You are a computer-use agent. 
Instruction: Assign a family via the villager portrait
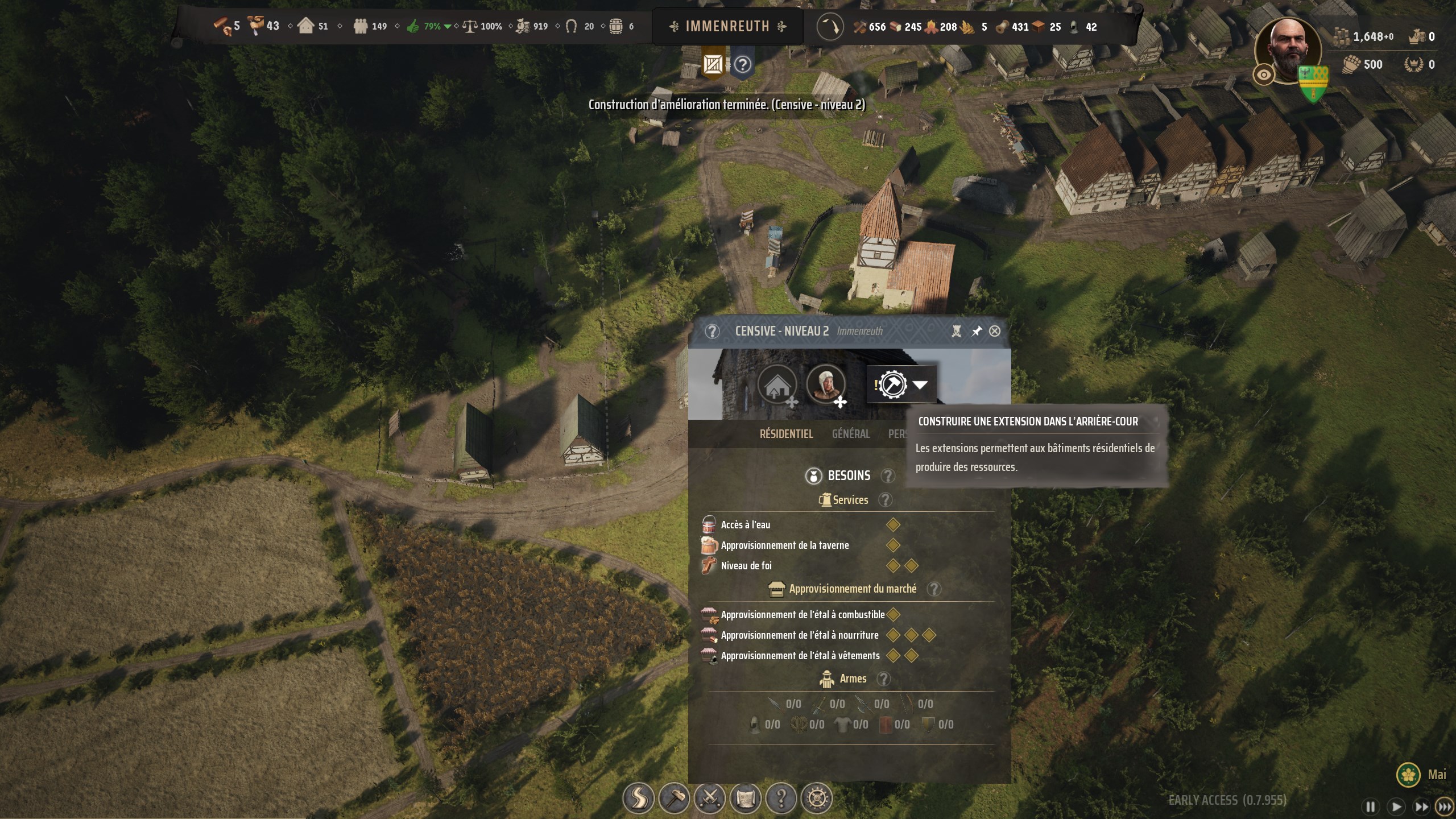pos(825,385)
